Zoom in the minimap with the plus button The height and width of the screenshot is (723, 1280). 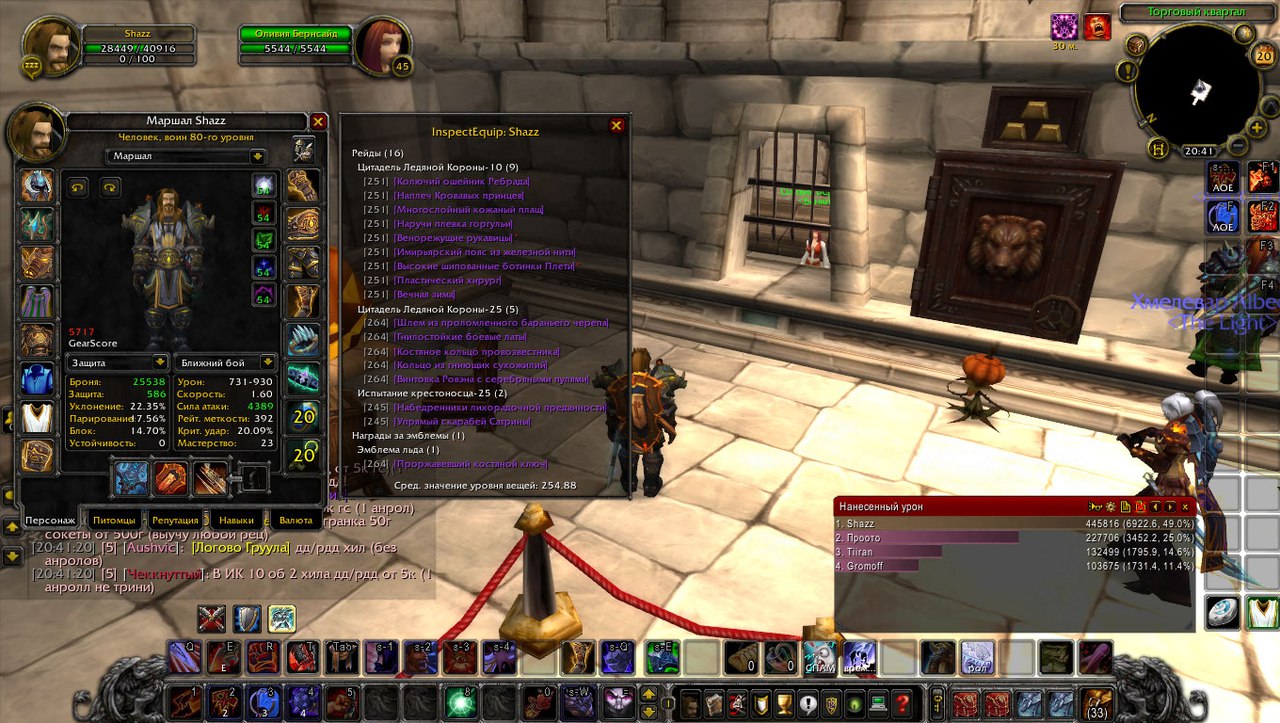[x=1258, y=126]
